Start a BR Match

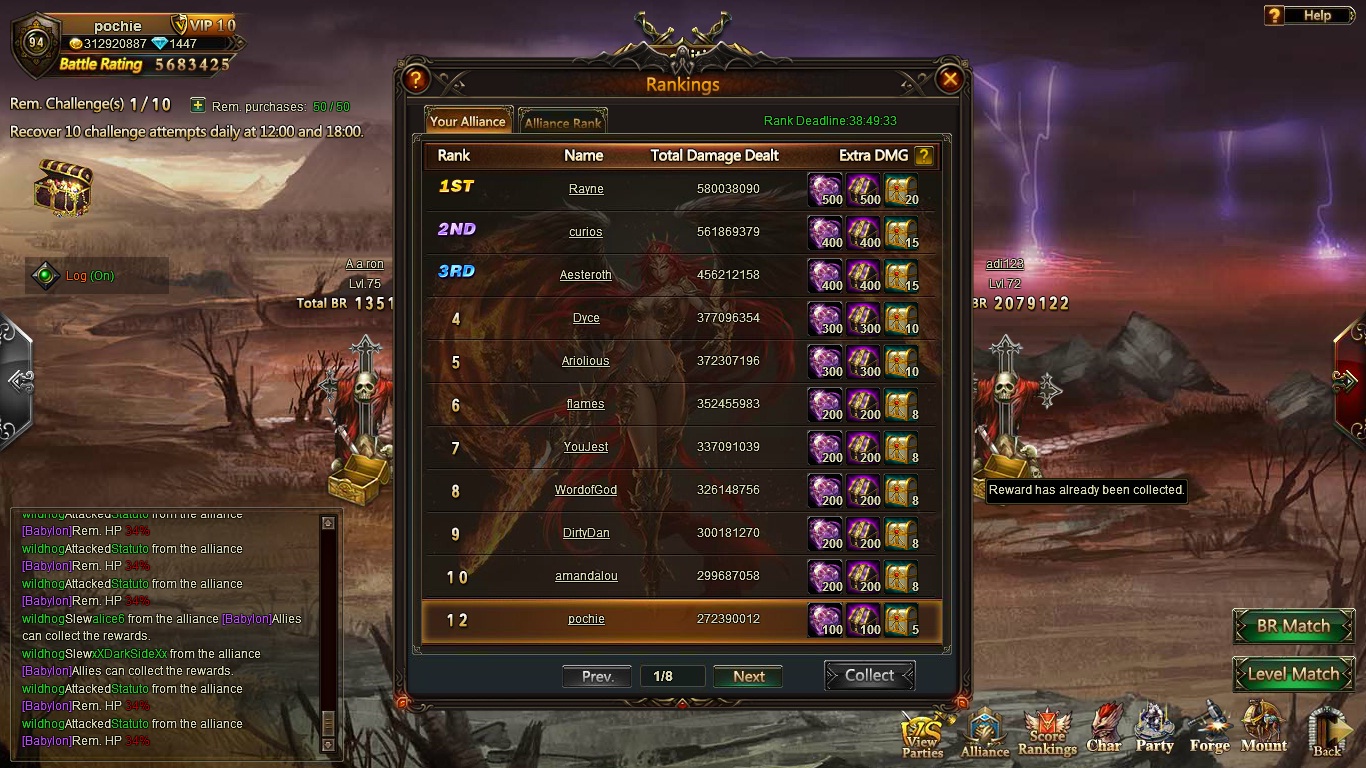[1292, 626]
